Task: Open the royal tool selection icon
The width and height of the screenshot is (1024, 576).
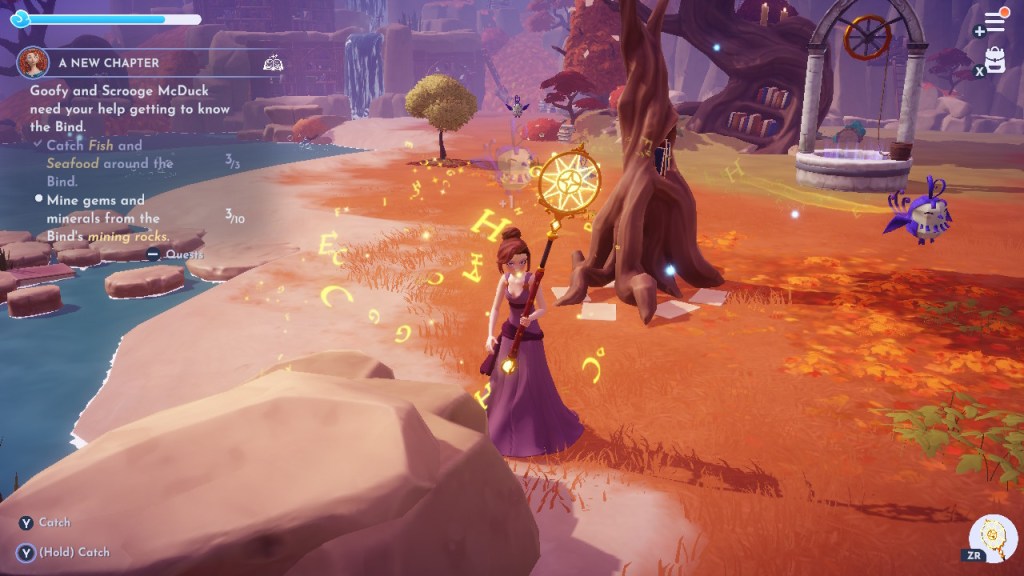Action: pyautogui.click(x=995, y=537)
